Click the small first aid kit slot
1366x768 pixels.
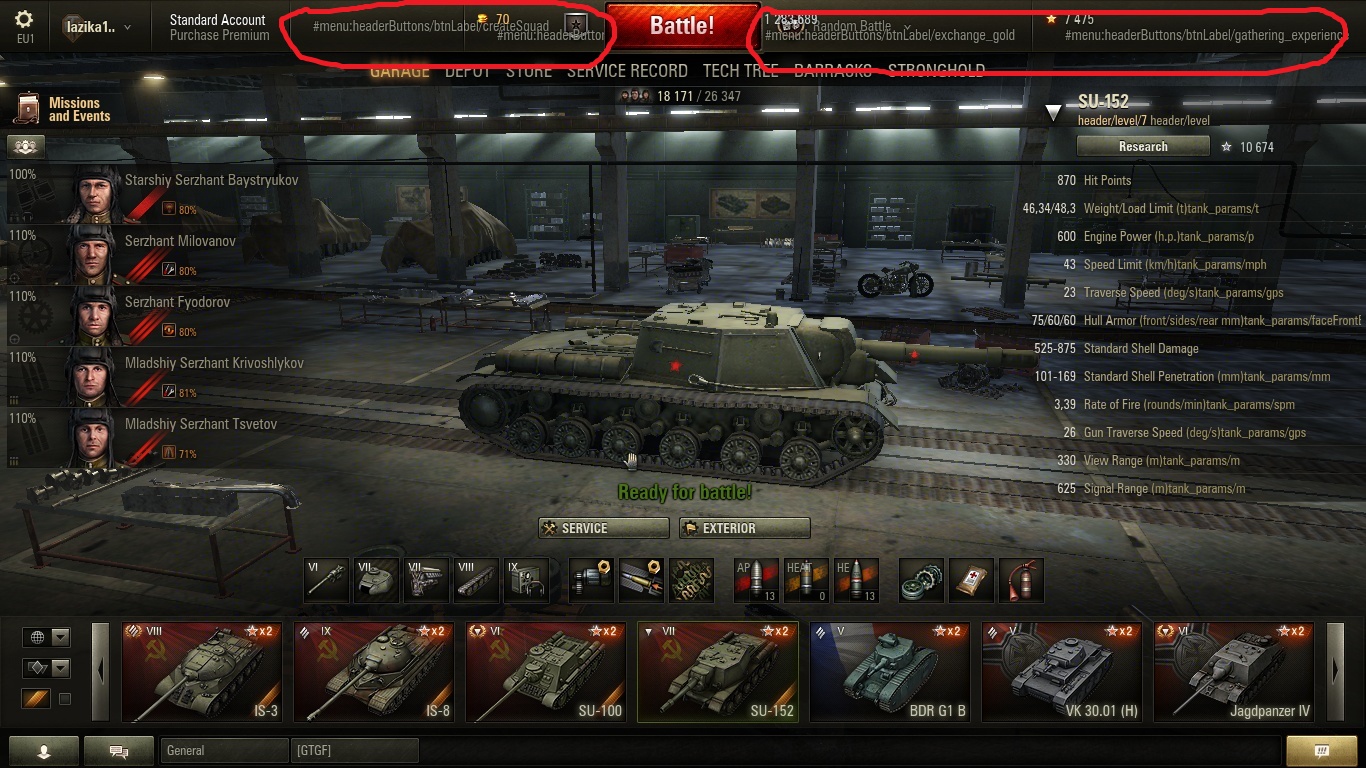point(971,580)
